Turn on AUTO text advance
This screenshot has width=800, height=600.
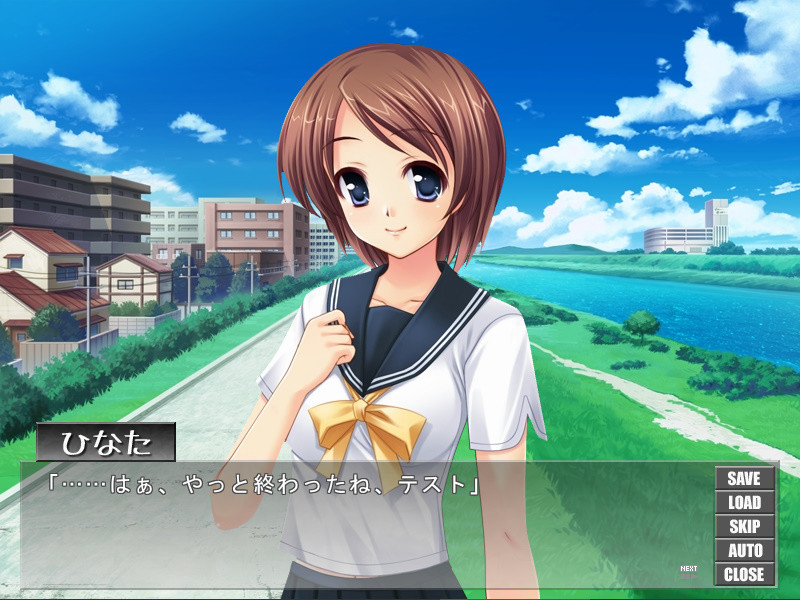click(744, 551)
